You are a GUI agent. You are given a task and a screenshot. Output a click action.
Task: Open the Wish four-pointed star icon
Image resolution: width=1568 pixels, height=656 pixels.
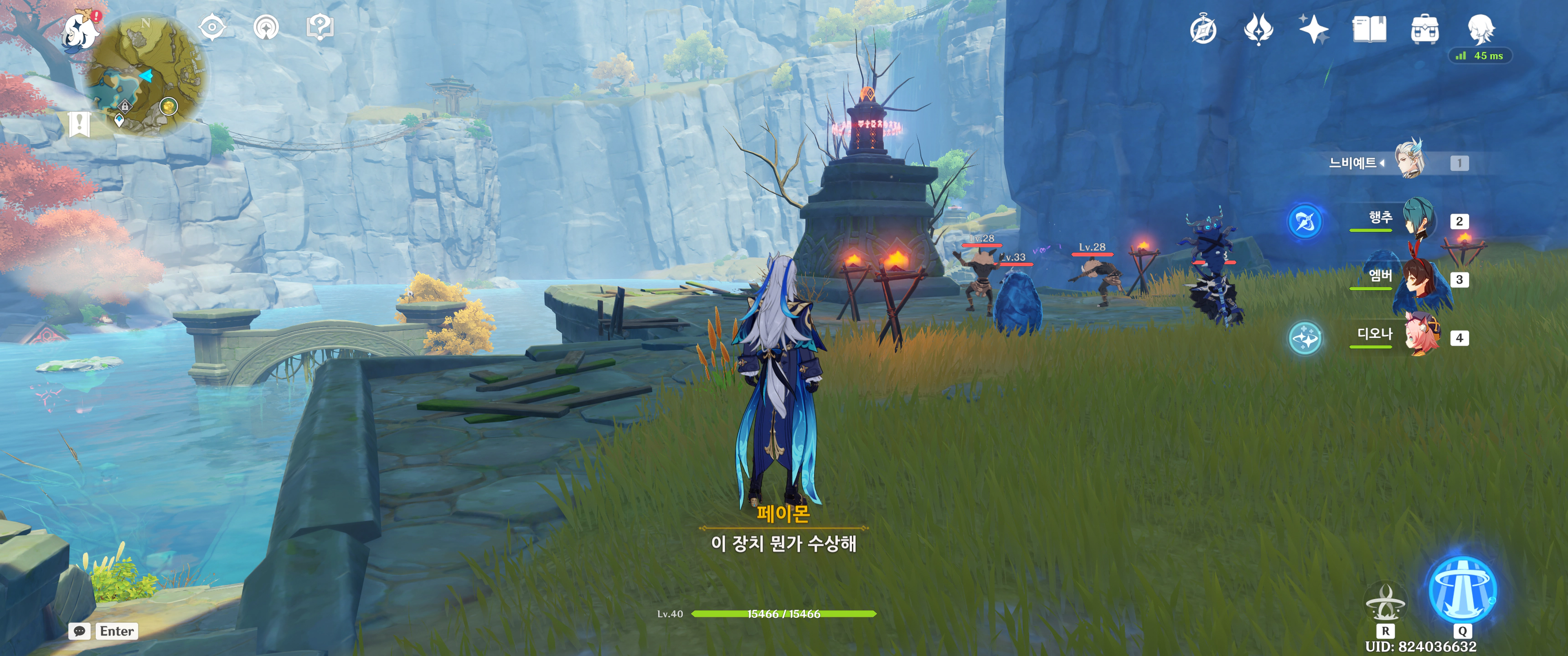pos(1314,29)
